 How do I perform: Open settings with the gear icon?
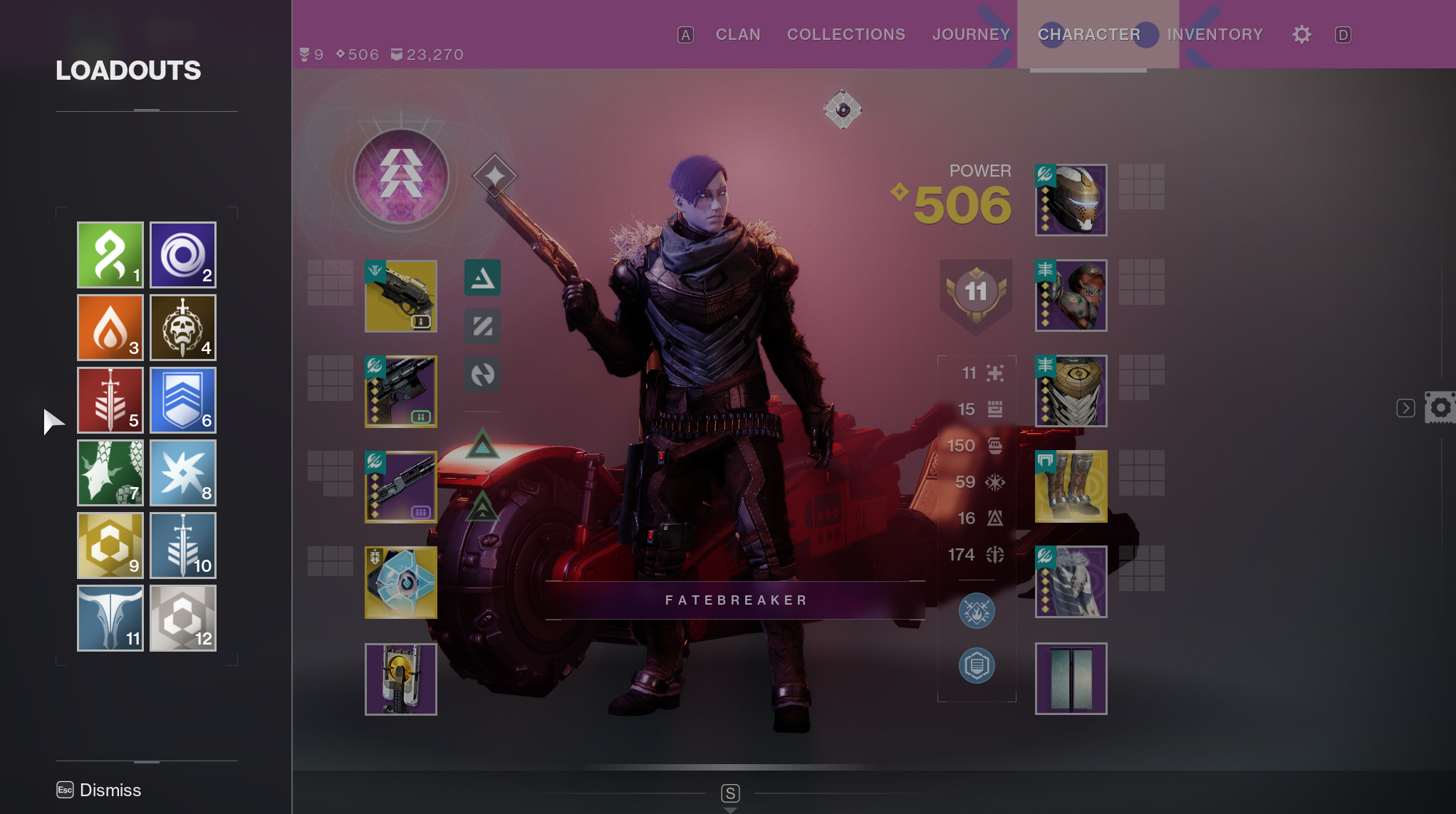pos(1302,34)
